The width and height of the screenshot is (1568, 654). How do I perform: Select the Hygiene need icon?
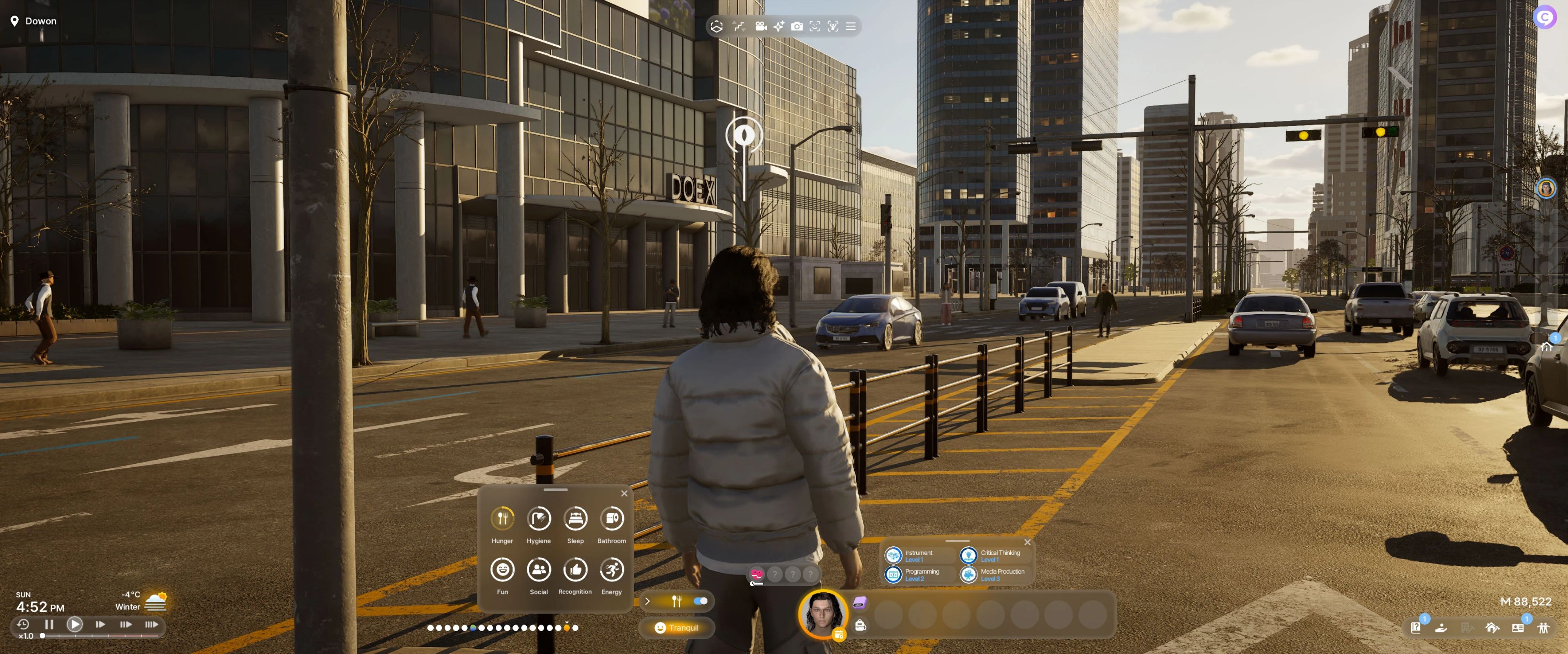coord(539,518)
